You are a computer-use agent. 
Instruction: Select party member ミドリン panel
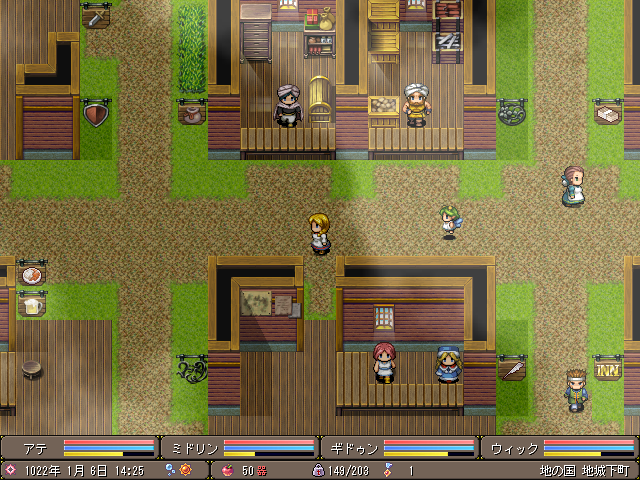240,447
